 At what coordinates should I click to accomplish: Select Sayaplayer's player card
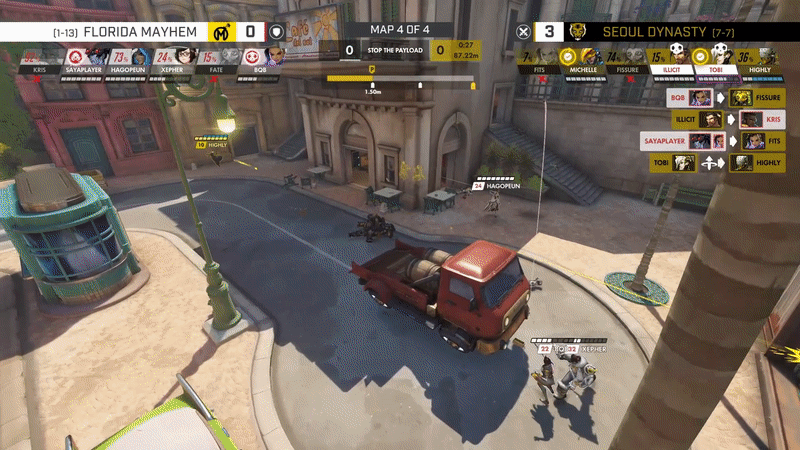click(84, 58)
